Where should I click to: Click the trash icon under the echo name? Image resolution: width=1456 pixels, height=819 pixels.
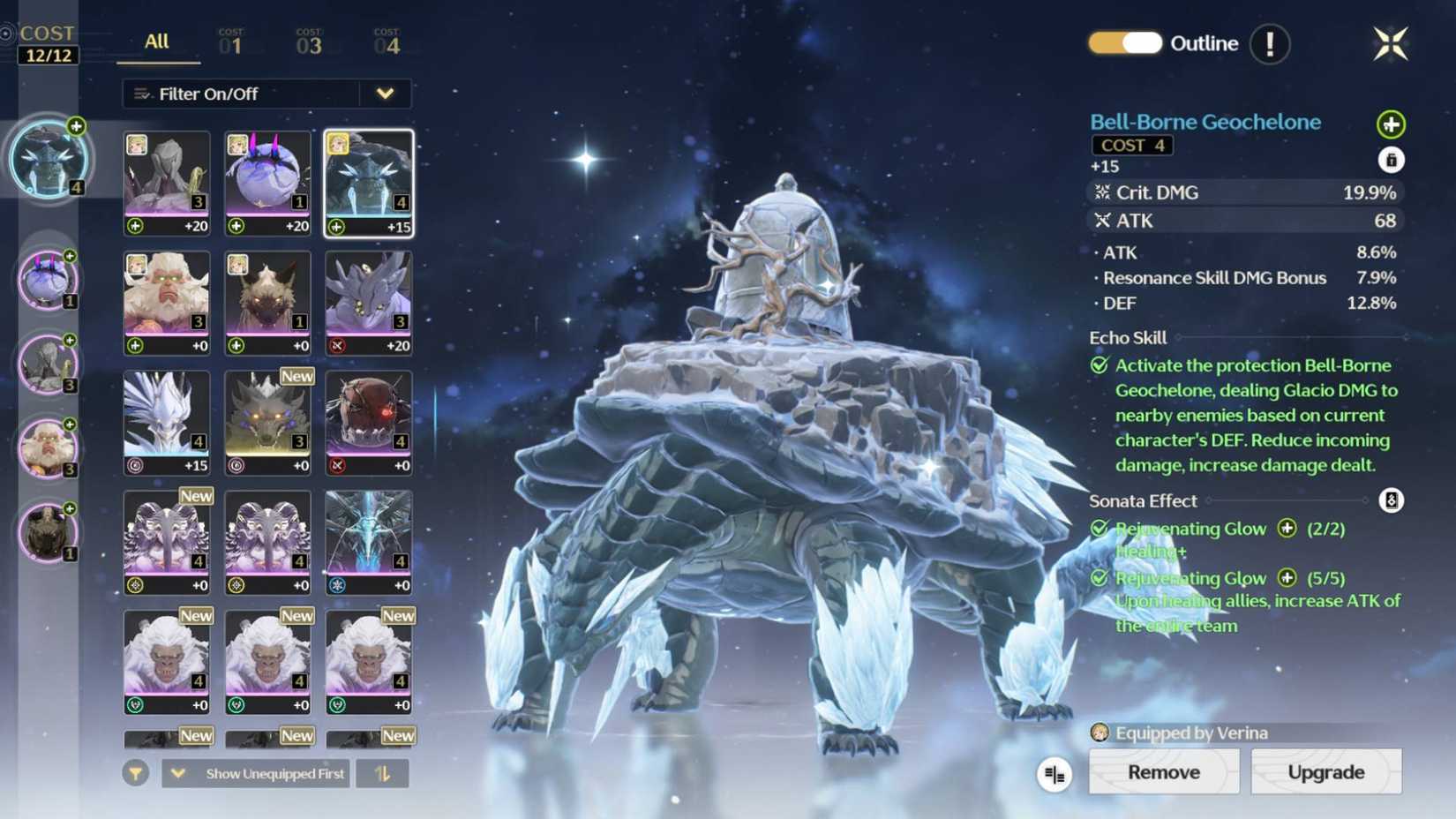[1392, 161]
